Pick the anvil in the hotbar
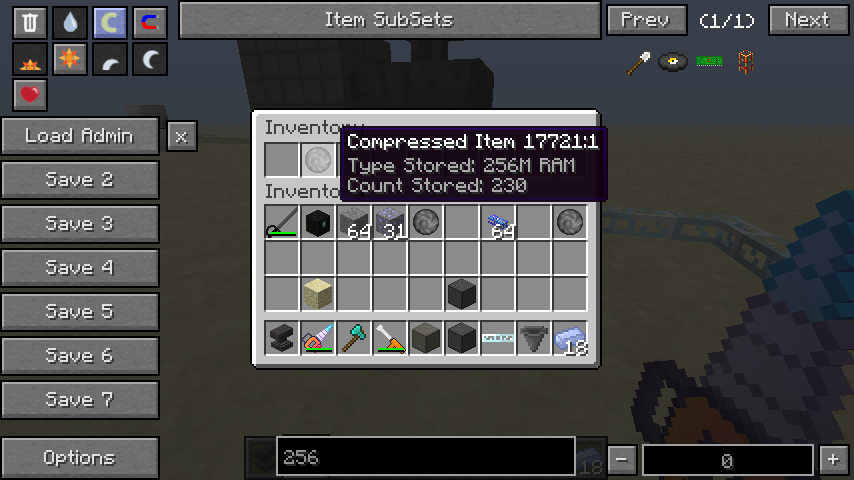 point(282,338)
